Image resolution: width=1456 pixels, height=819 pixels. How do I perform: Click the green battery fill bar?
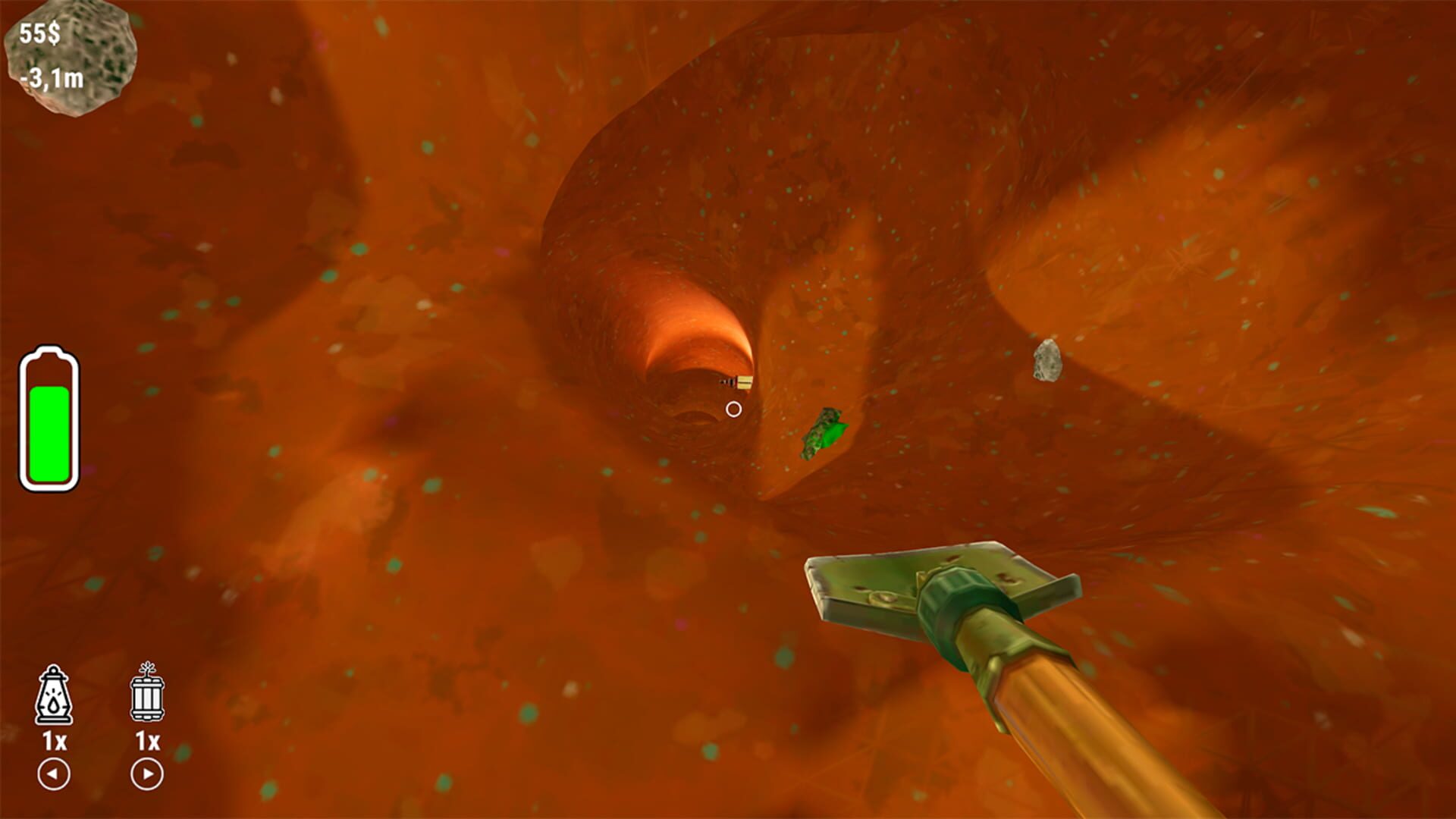(49, 432)
